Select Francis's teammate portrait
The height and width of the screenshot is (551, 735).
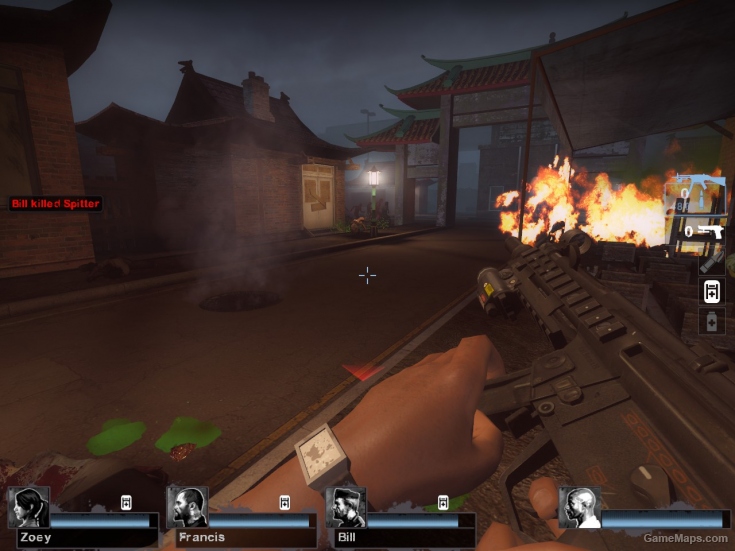pos(187,508)
